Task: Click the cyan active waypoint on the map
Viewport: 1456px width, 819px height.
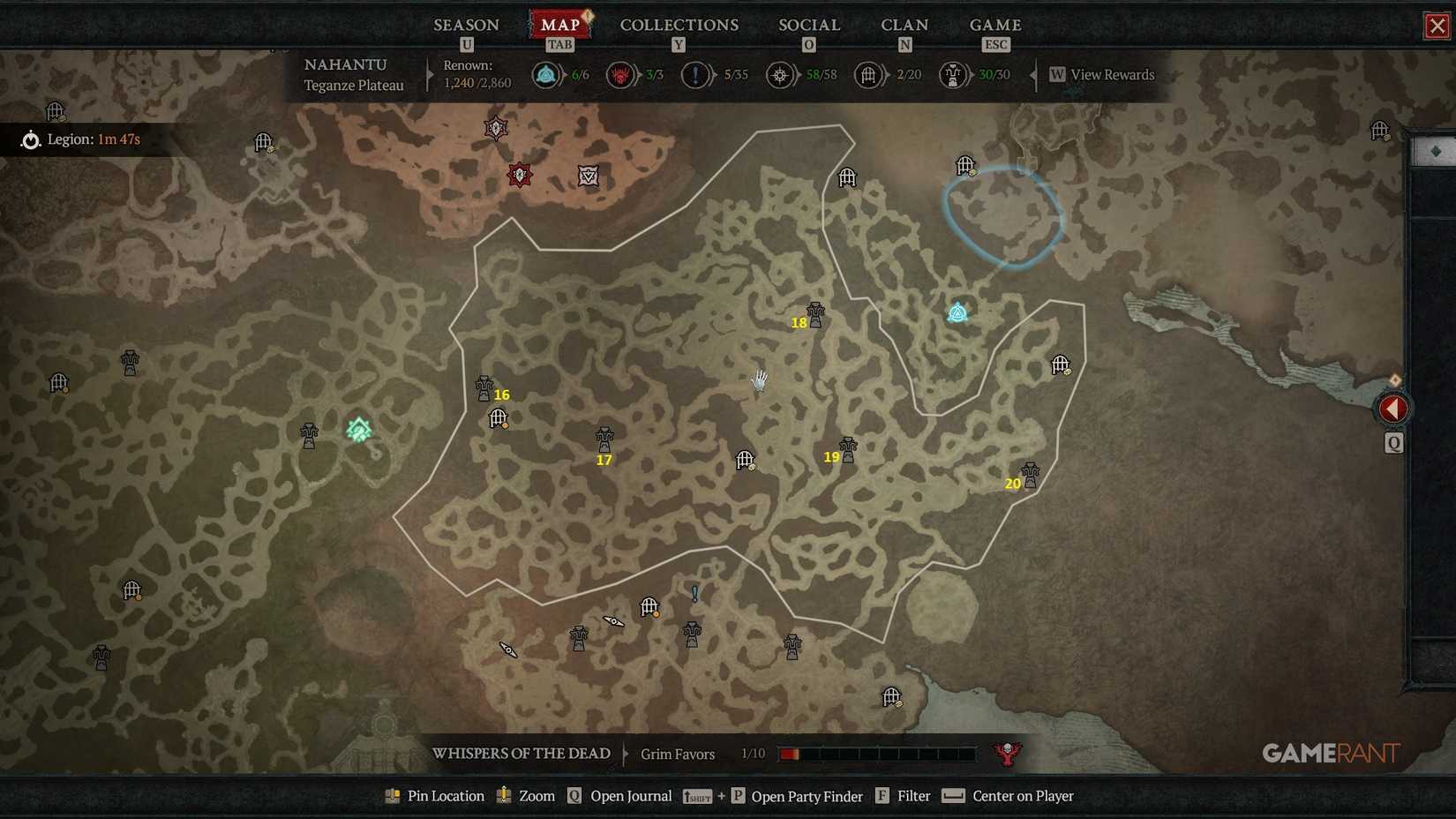Action: coord(959,312)
